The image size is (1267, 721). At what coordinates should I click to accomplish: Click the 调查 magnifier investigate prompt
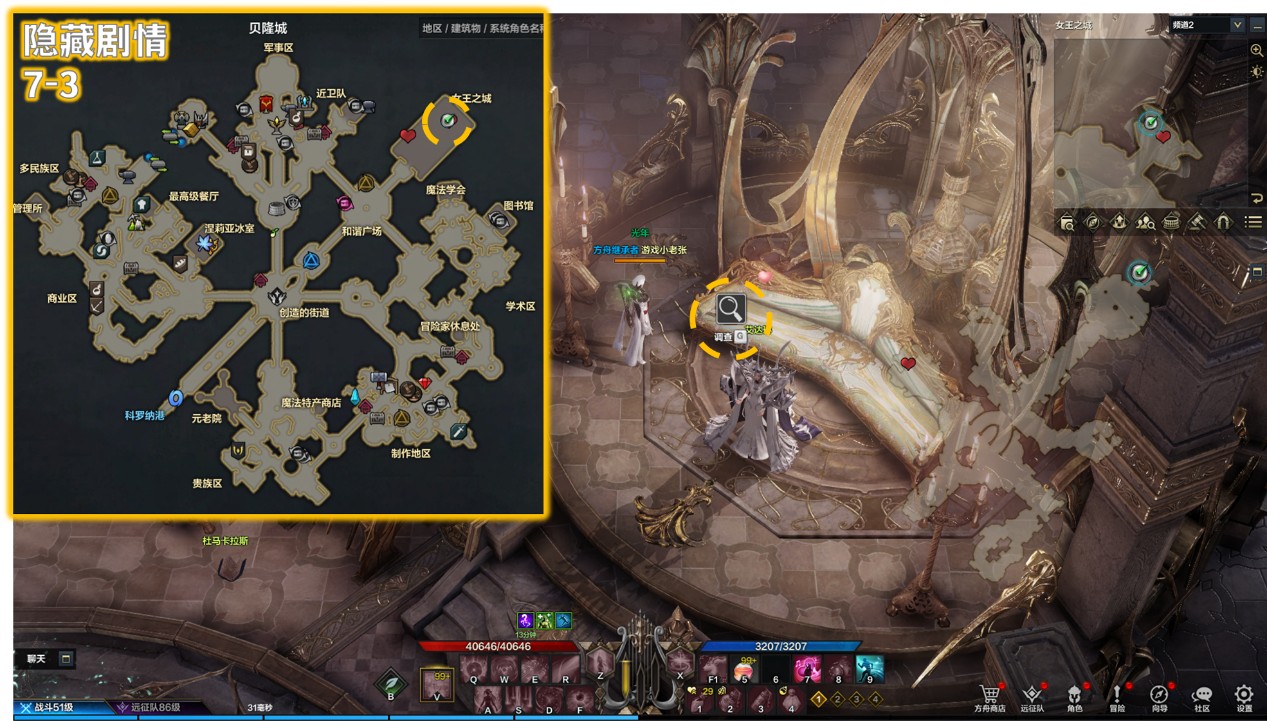(731, 309)
